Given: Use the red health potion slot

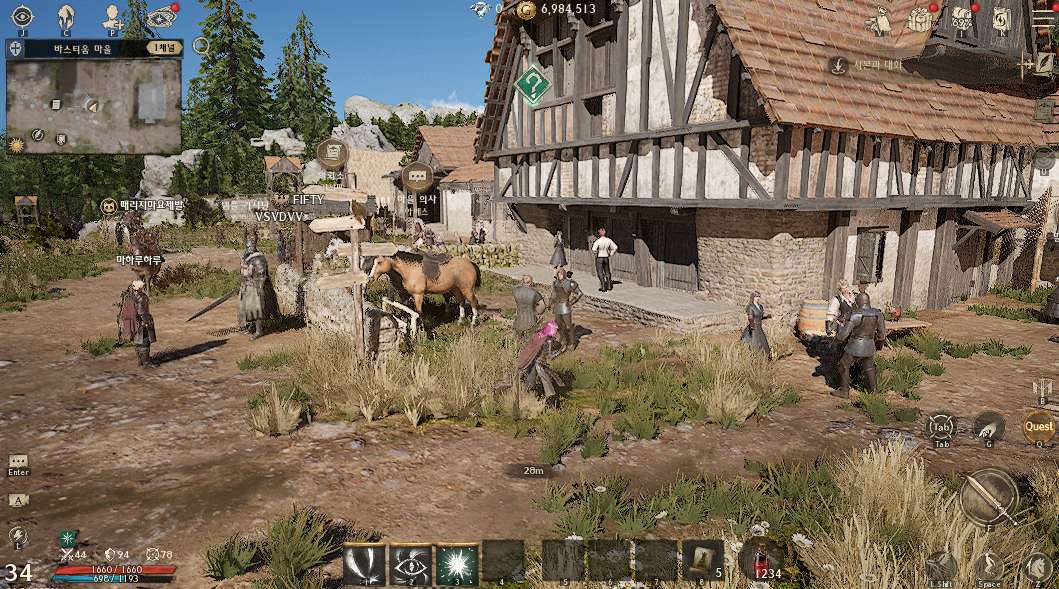Looking at the screenshot, I should [x=762, y=558].
